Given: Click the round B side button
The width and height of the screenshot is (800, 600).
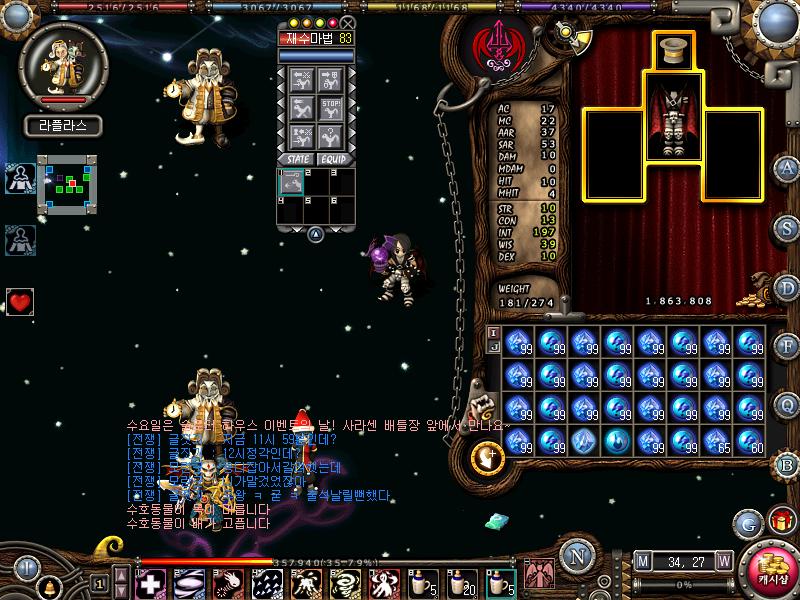Looking at the screenshot, I should [x=787, y=464].
